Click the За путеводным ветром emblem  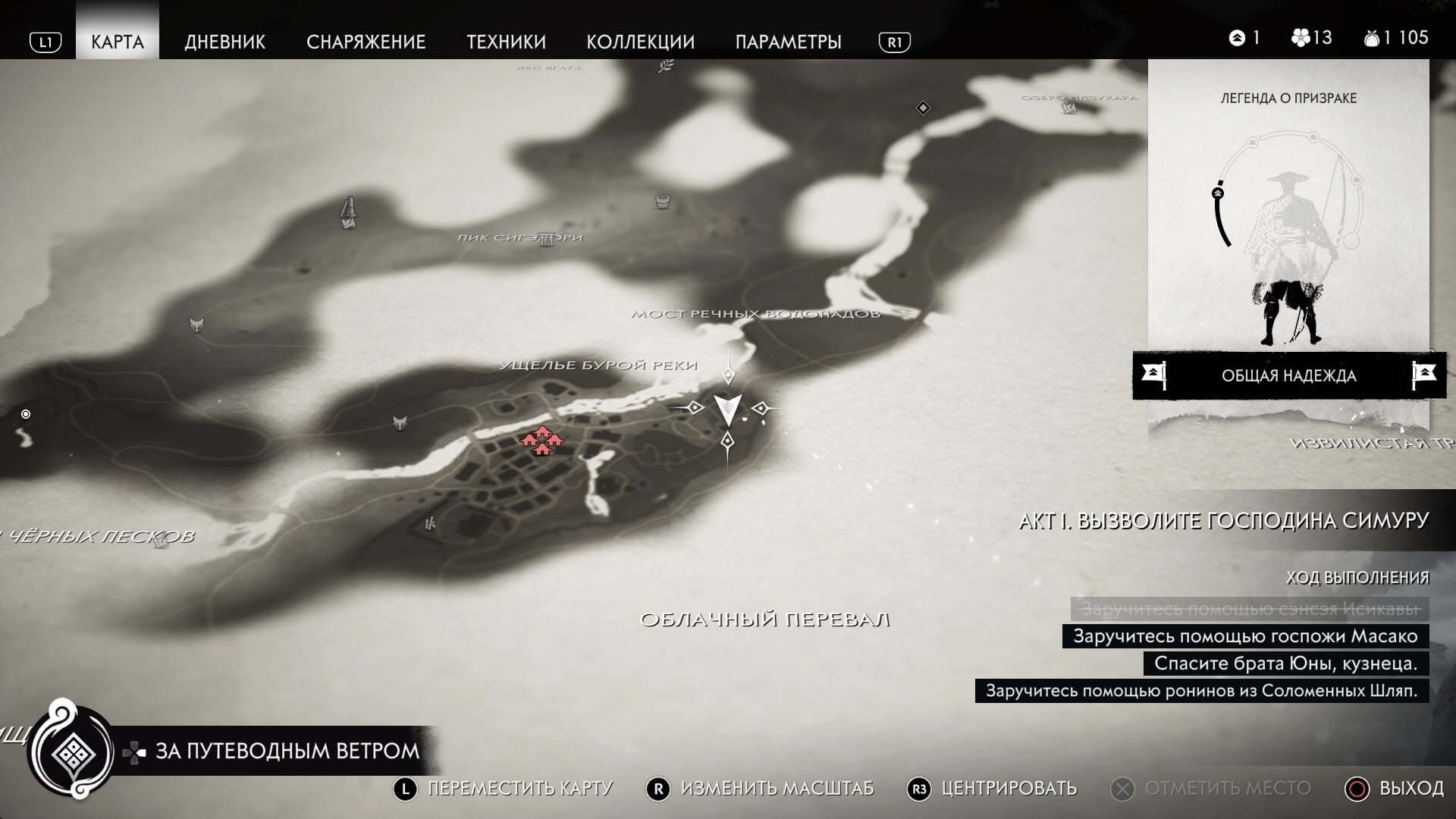tap(72, 752)
